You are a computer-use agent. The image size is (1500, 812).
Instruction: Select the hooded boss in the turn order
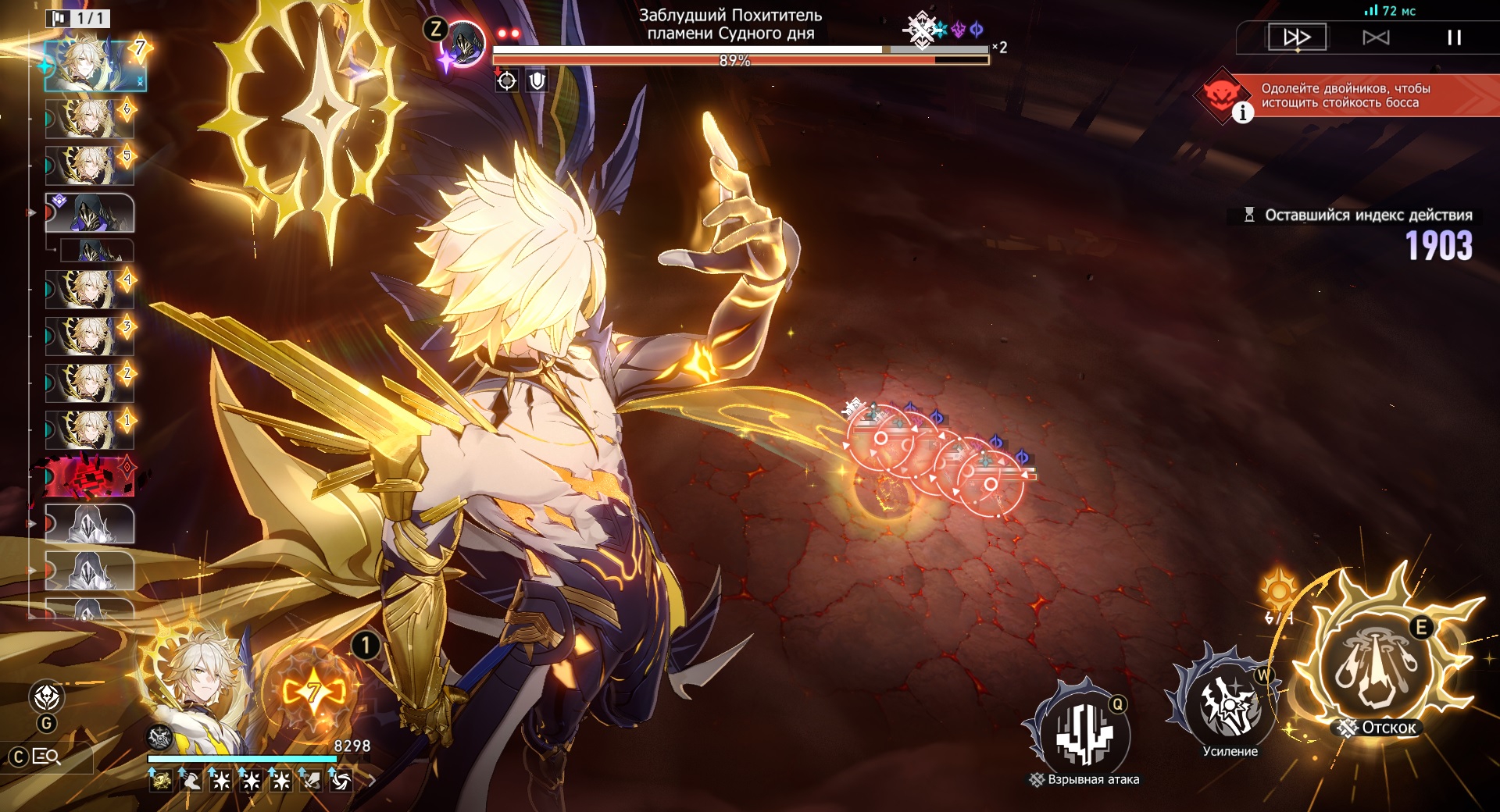[90, 213]
